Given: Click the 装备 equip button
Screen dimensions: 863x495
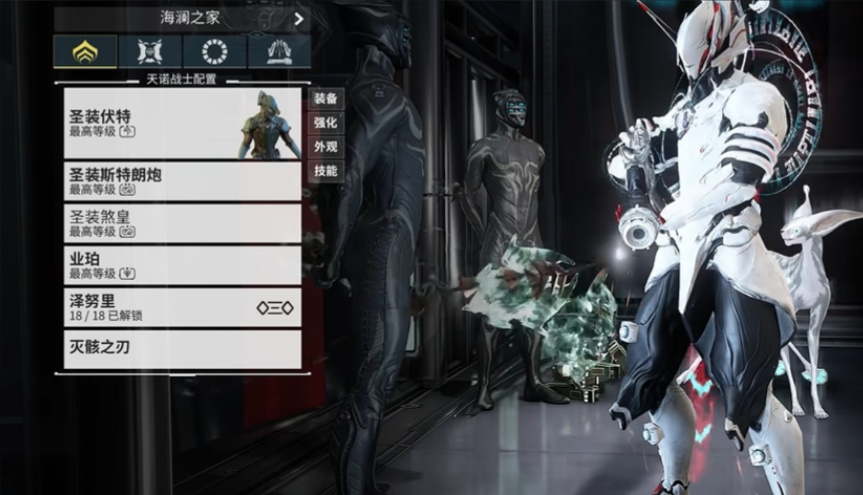Looking at the screenshot, I should [326, 98].
